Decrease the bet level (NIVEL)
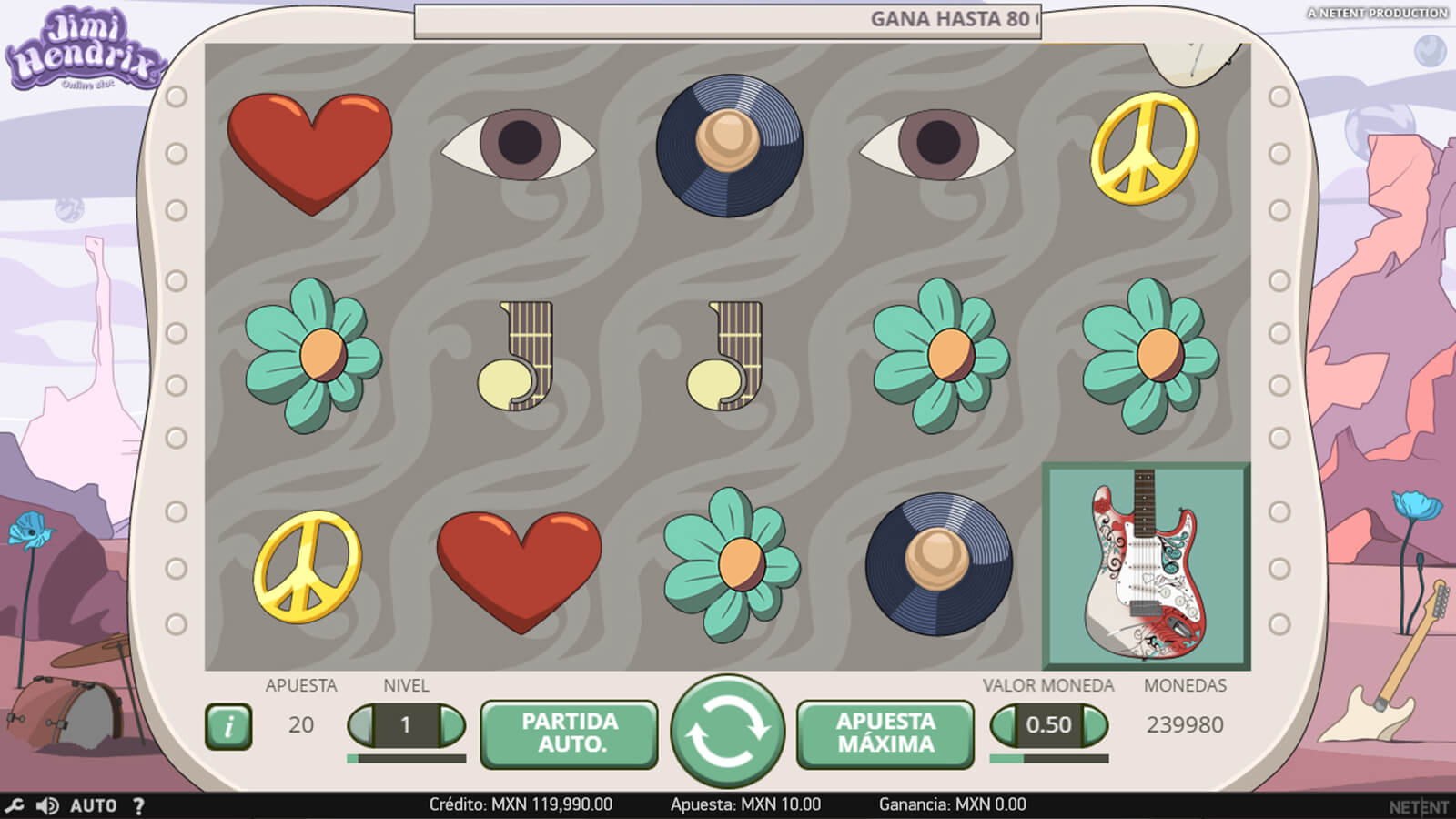The width and height of the screenshot is (1456, 819). [x=361, y=725]
